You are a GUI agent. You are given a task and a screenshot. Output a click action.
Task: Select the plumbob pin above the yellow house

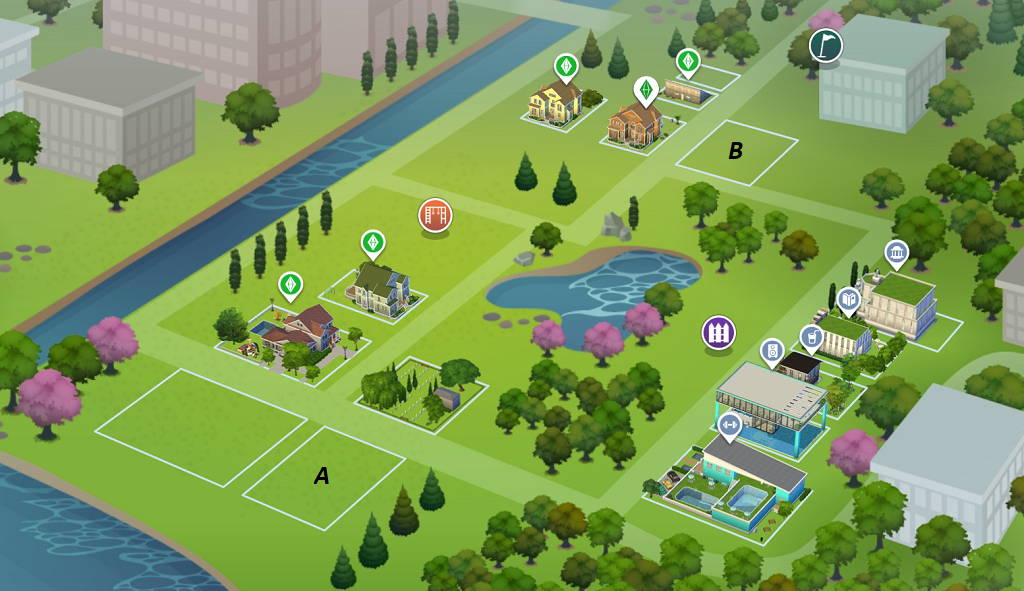567,67
